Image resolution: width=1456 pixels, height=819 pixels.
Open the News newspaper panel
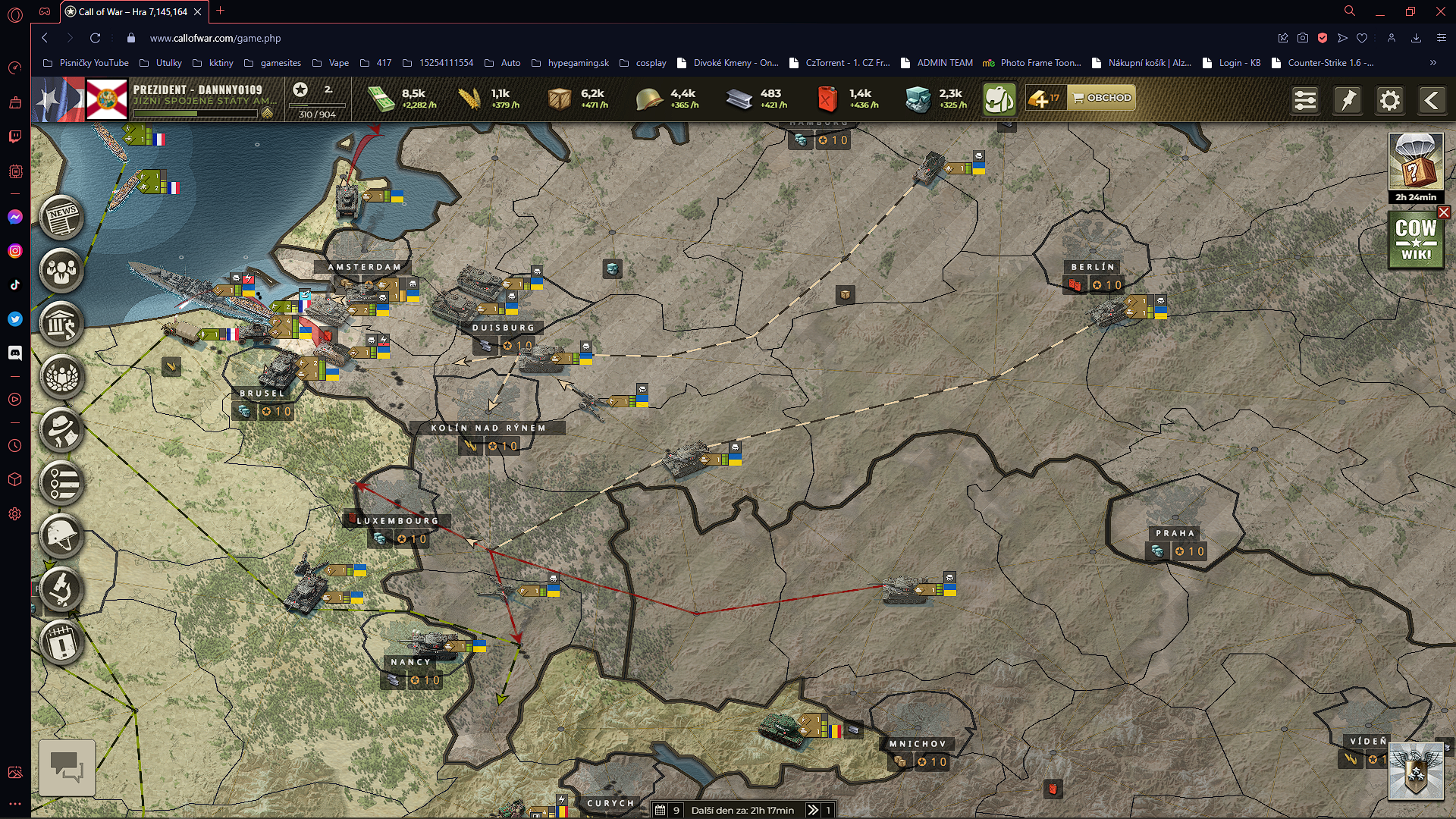pos(62,218)
